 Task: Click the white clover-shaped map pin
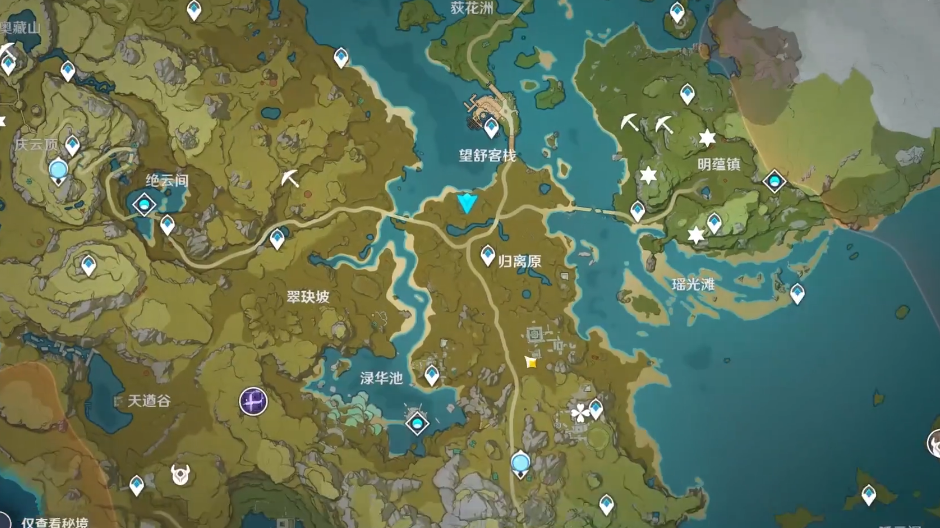580,412
